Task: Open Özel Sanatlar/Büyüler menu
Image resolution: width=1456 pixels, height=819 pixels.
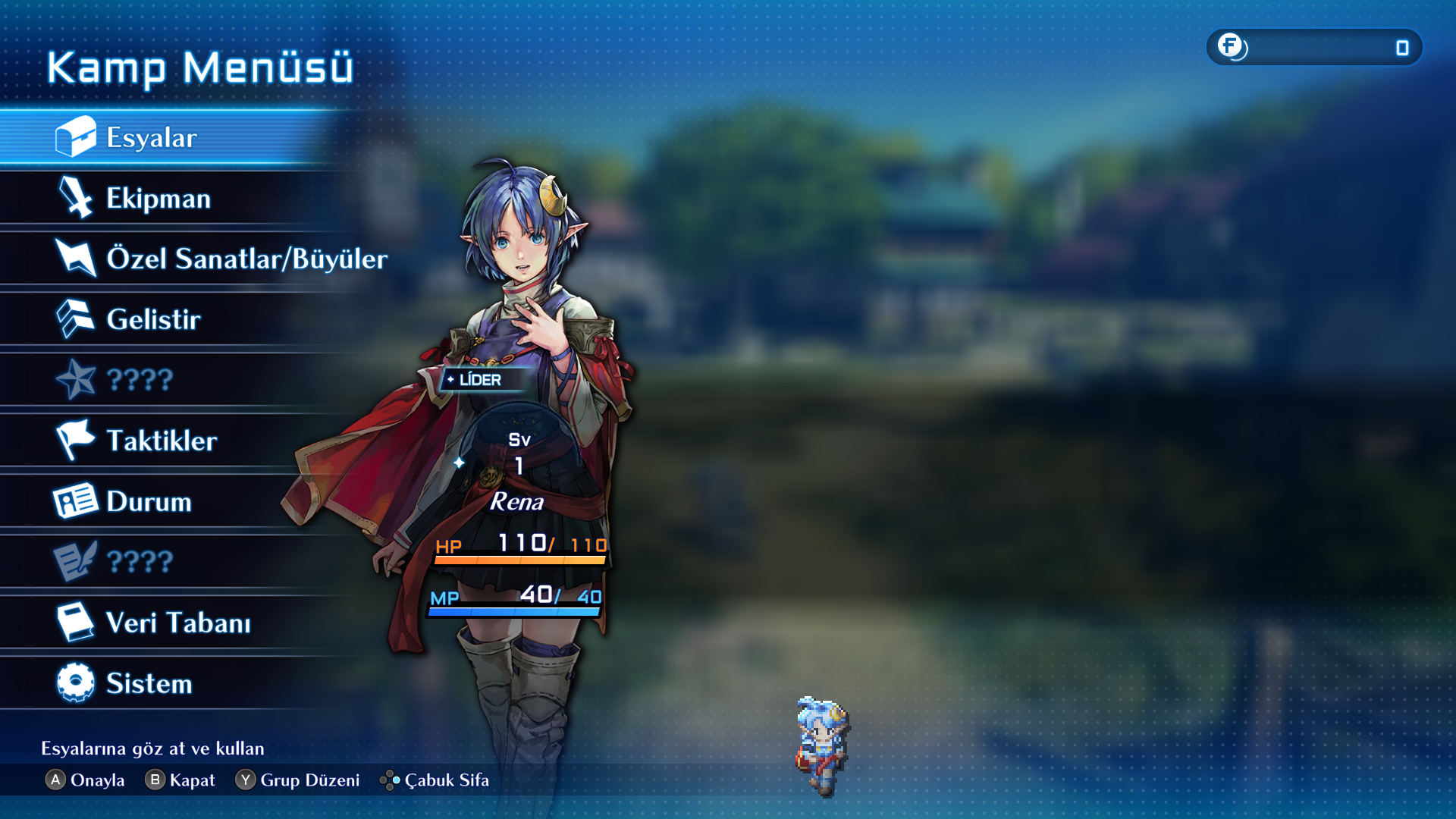Action: [x=246, y=259]
